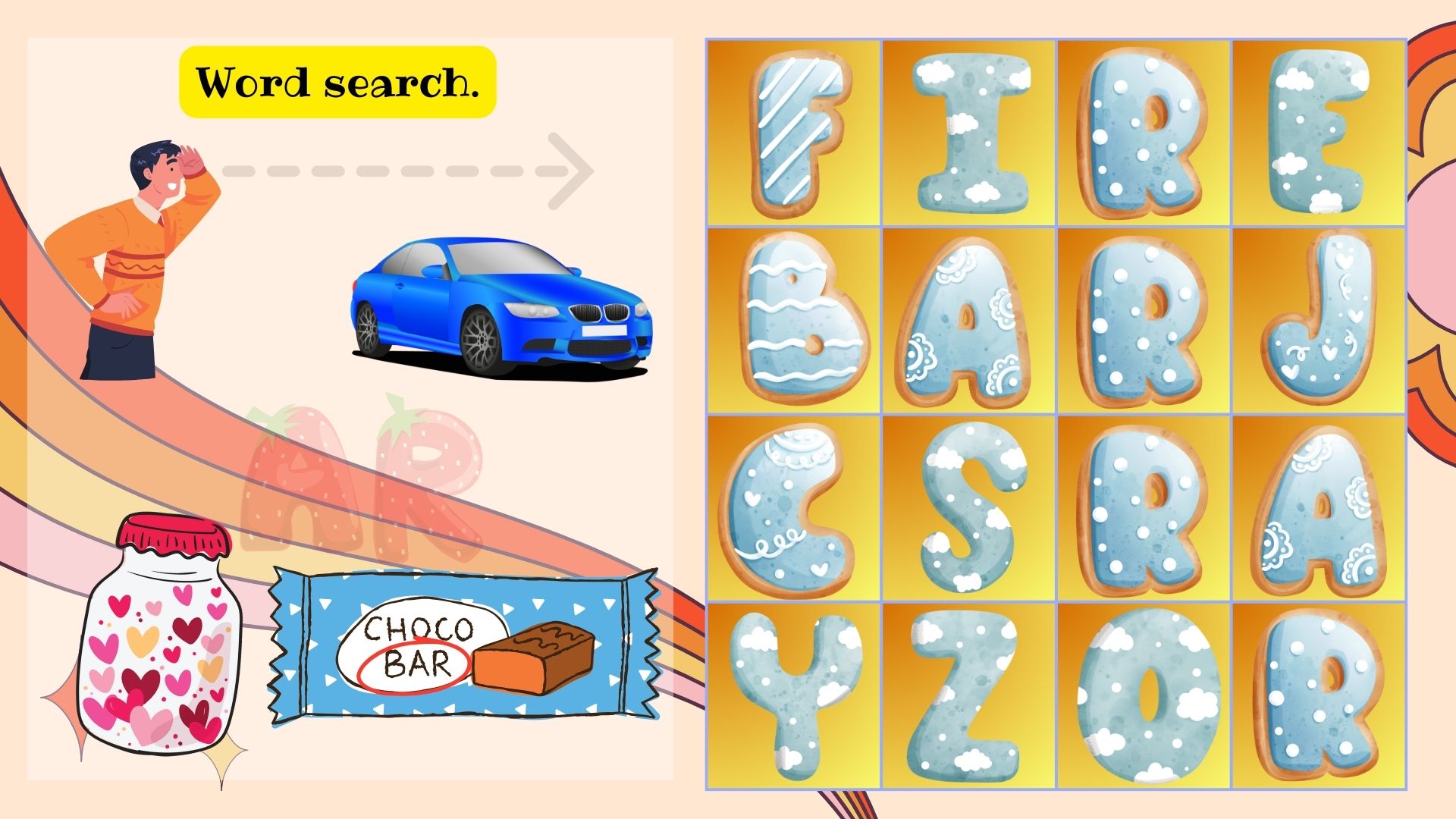
Task: Pick the letter Y tile
Action: 794,695
